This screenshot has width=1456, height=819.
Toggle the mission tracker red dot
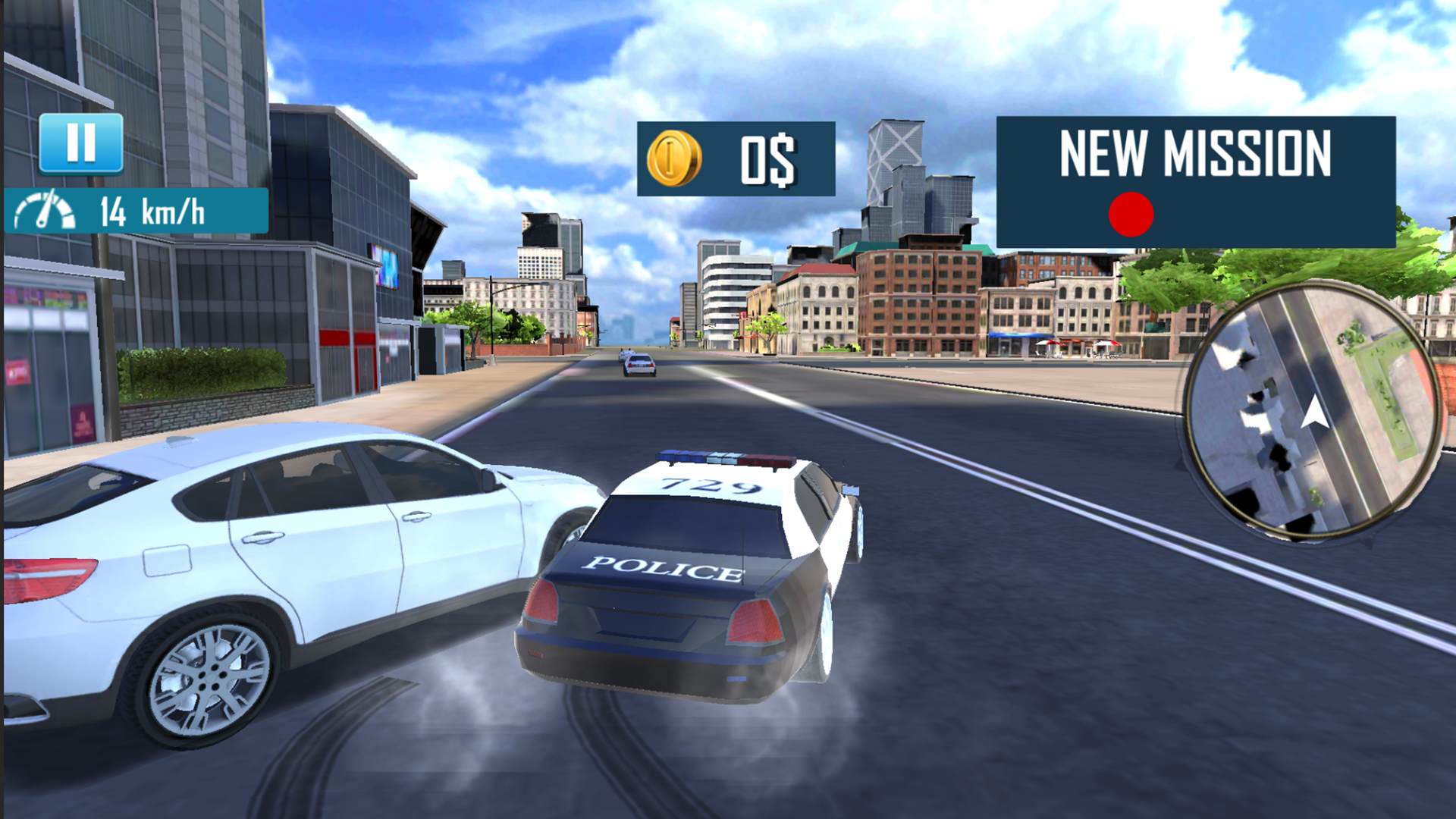pyautogui.click(x=1132, y=215)
